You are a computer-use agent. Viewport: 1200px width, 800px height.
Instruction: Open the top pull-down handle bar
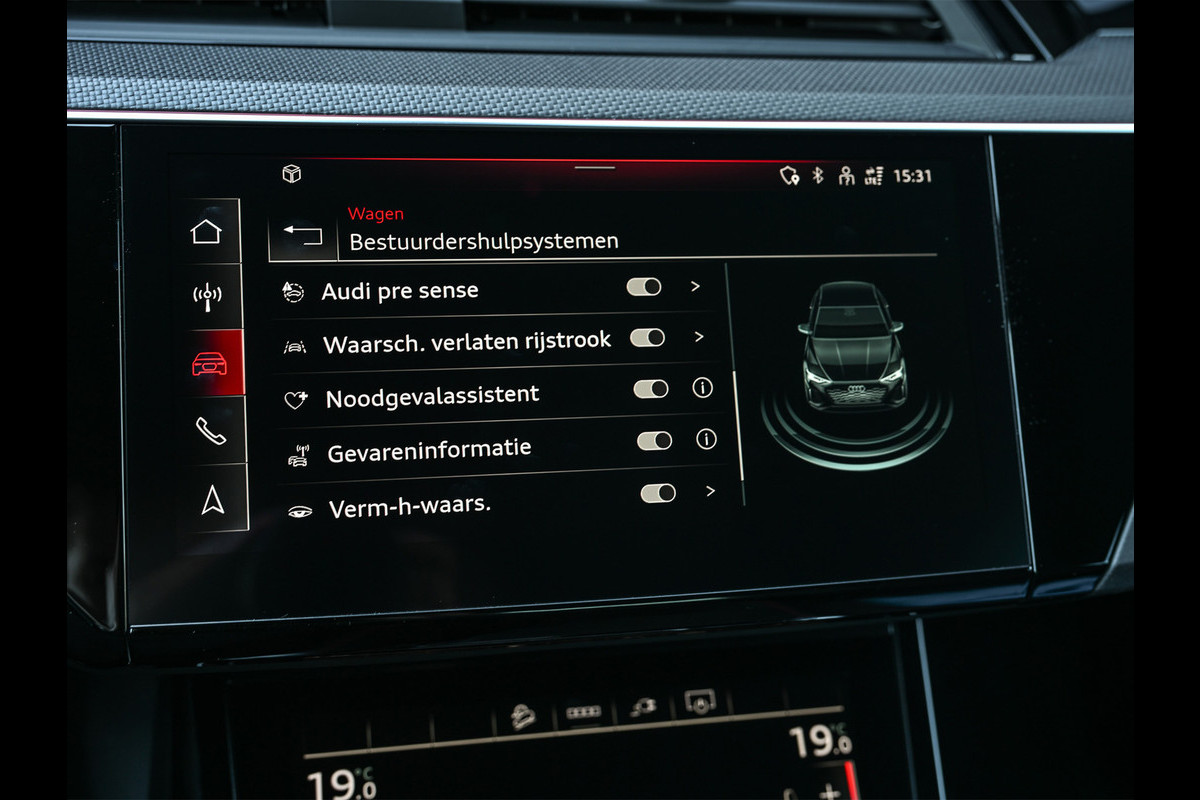595,167
